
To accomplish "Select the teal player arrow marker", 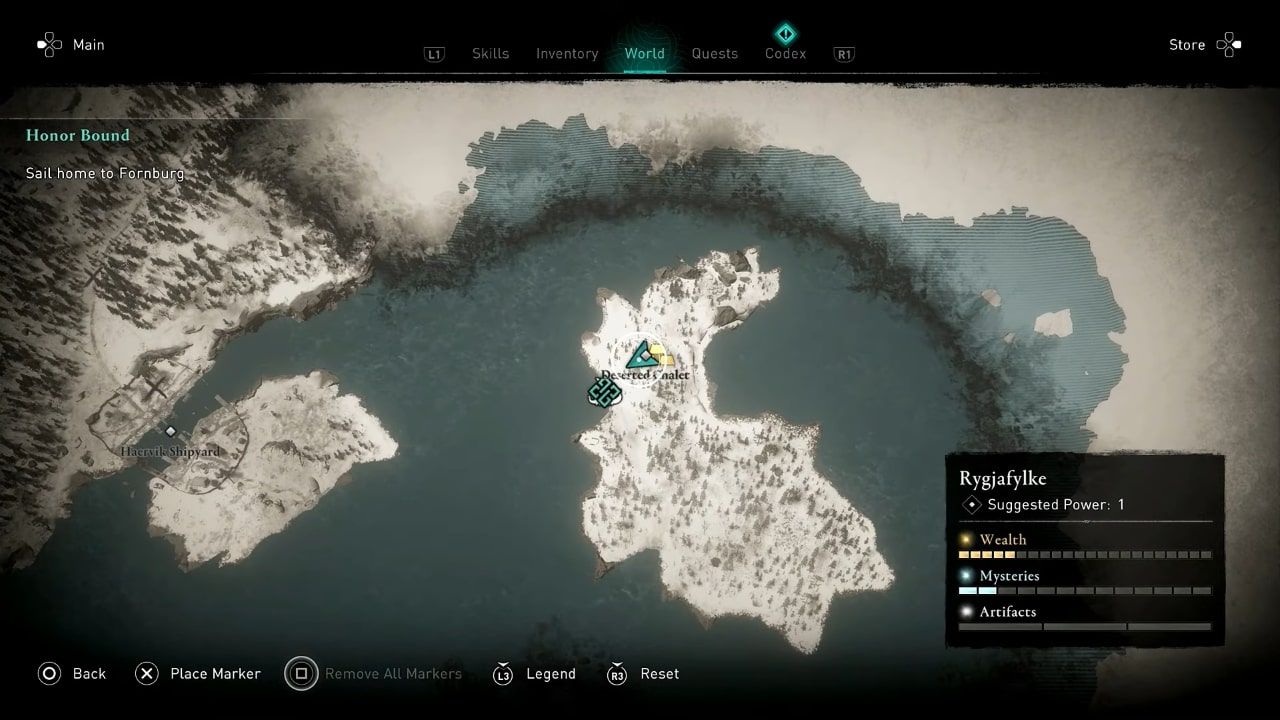I will tap(640, 355).
